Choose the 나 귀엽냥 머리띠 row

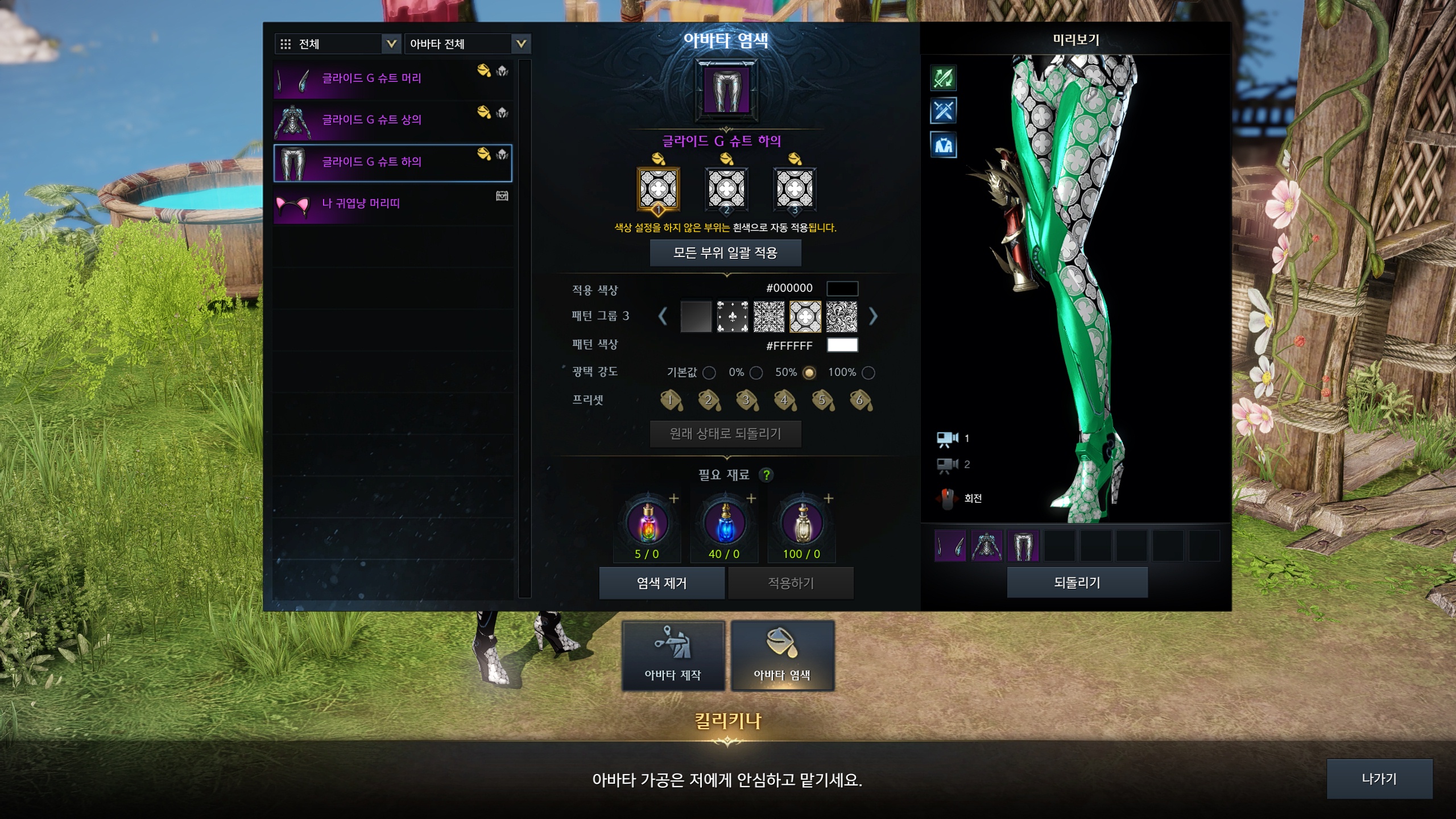pyautogui.click(x=392, y=204)
